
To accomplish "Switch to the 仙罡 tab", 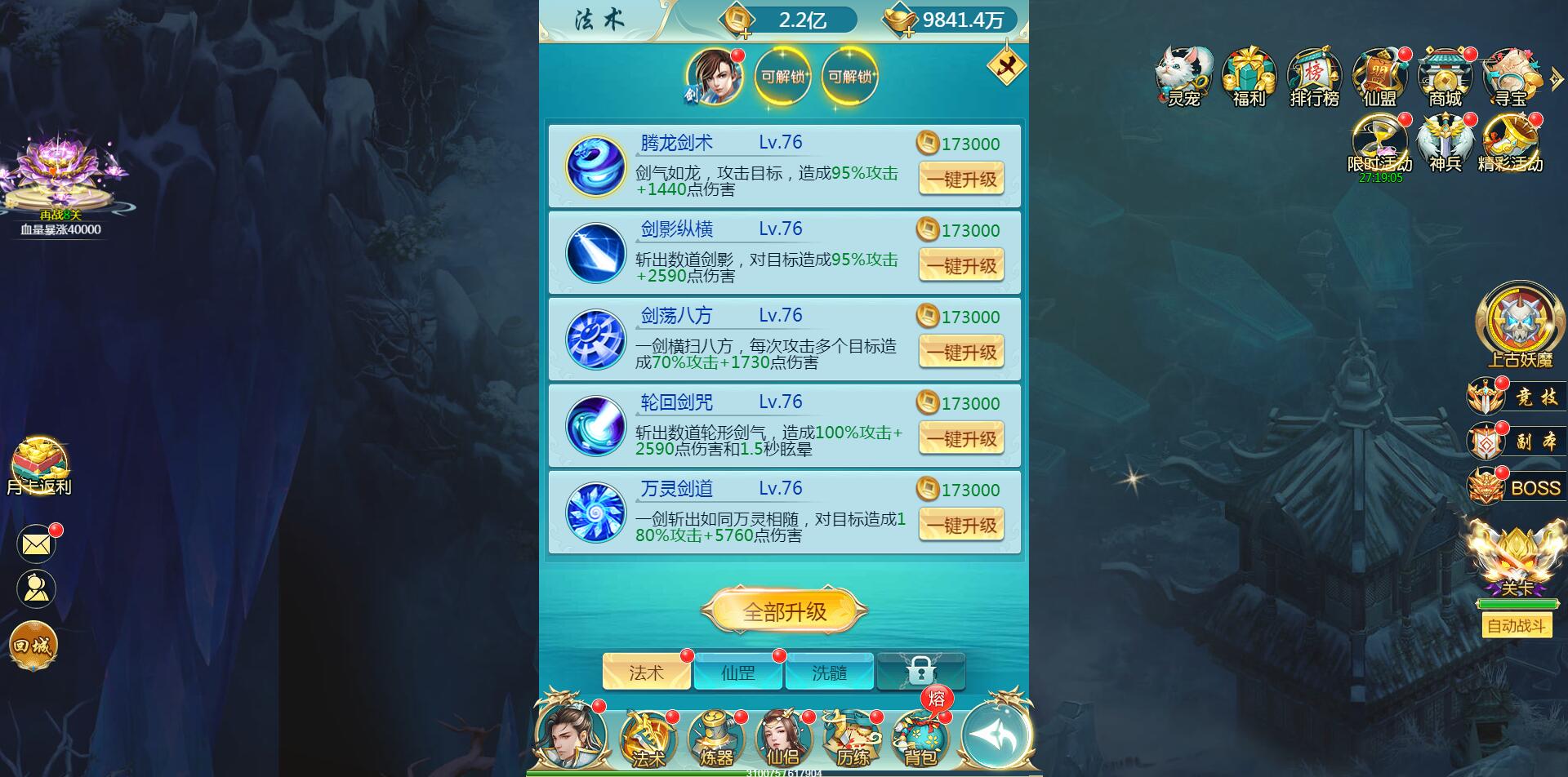I will (737, 672).
